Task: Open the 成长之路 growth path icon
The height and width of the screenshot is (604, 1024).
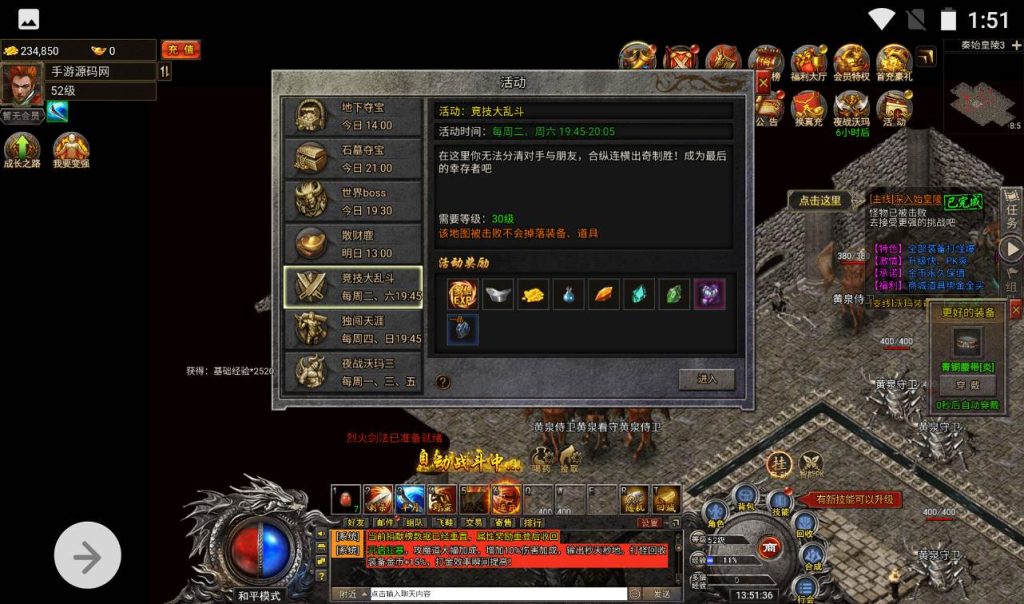Action: coord(21,151)
